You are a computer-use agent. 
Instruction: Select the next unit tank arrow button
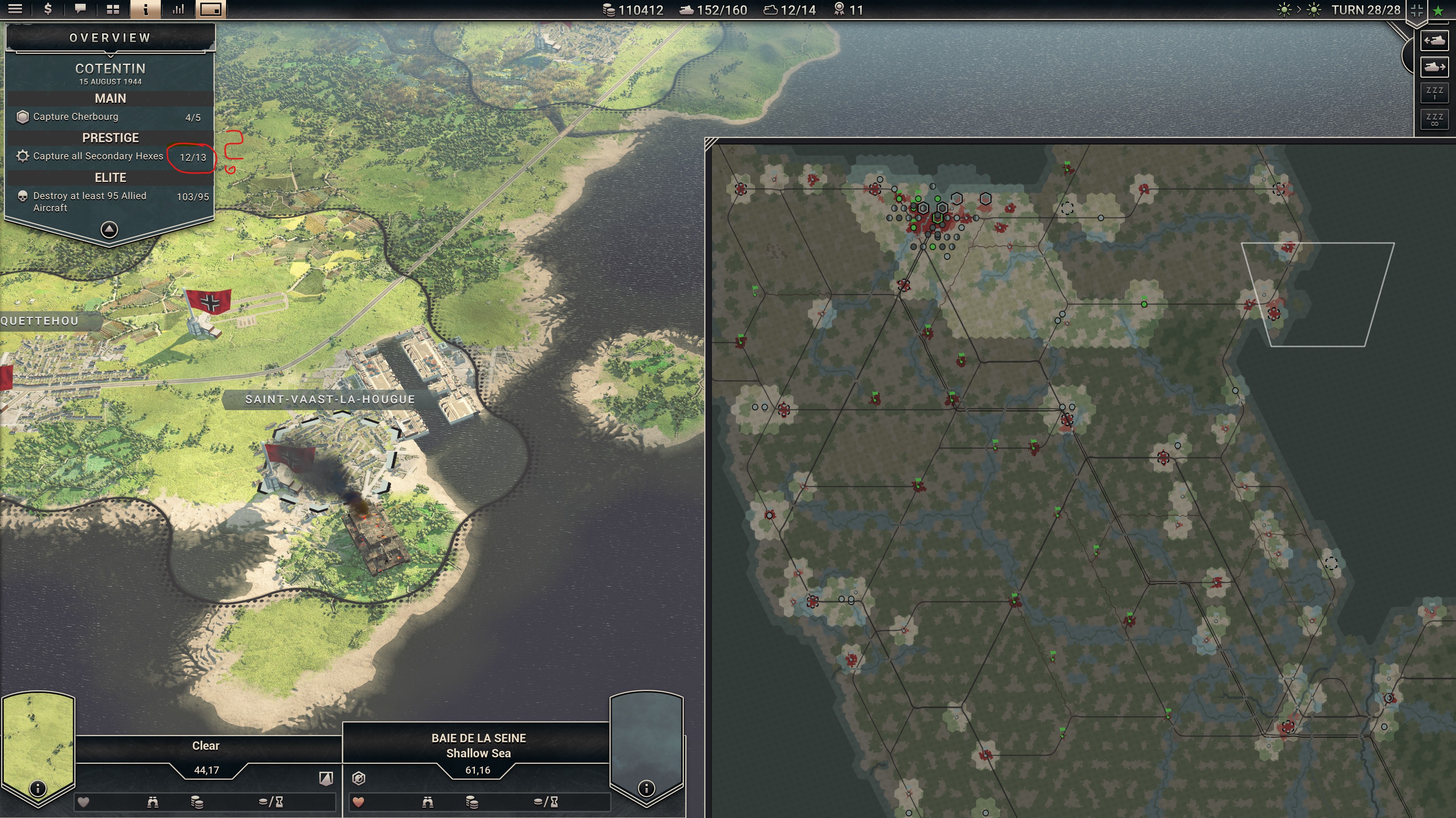[x=1434, y=67]
